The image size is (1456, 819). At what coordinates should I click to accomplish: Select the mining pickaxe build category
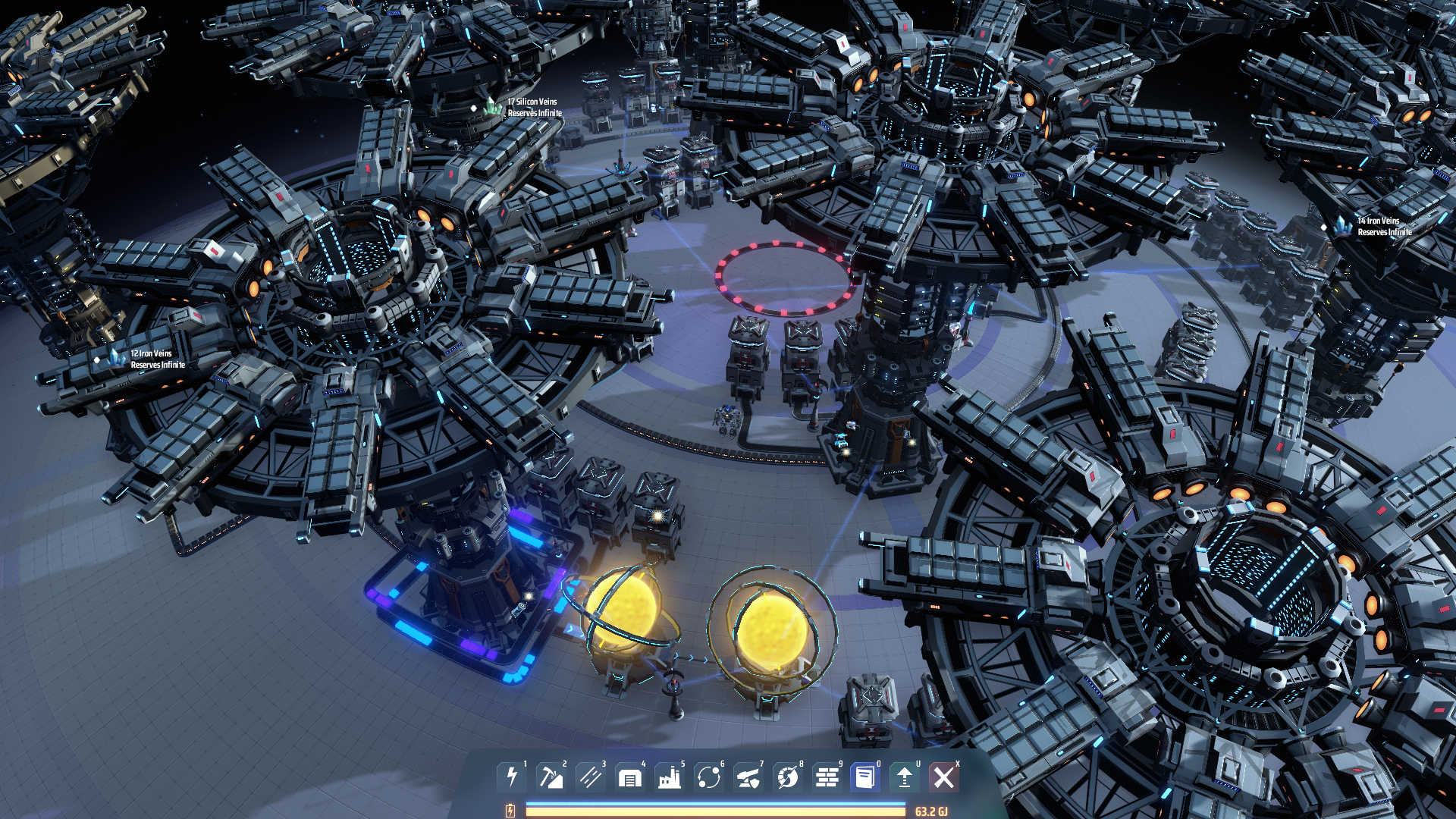(x=551, y=777)
